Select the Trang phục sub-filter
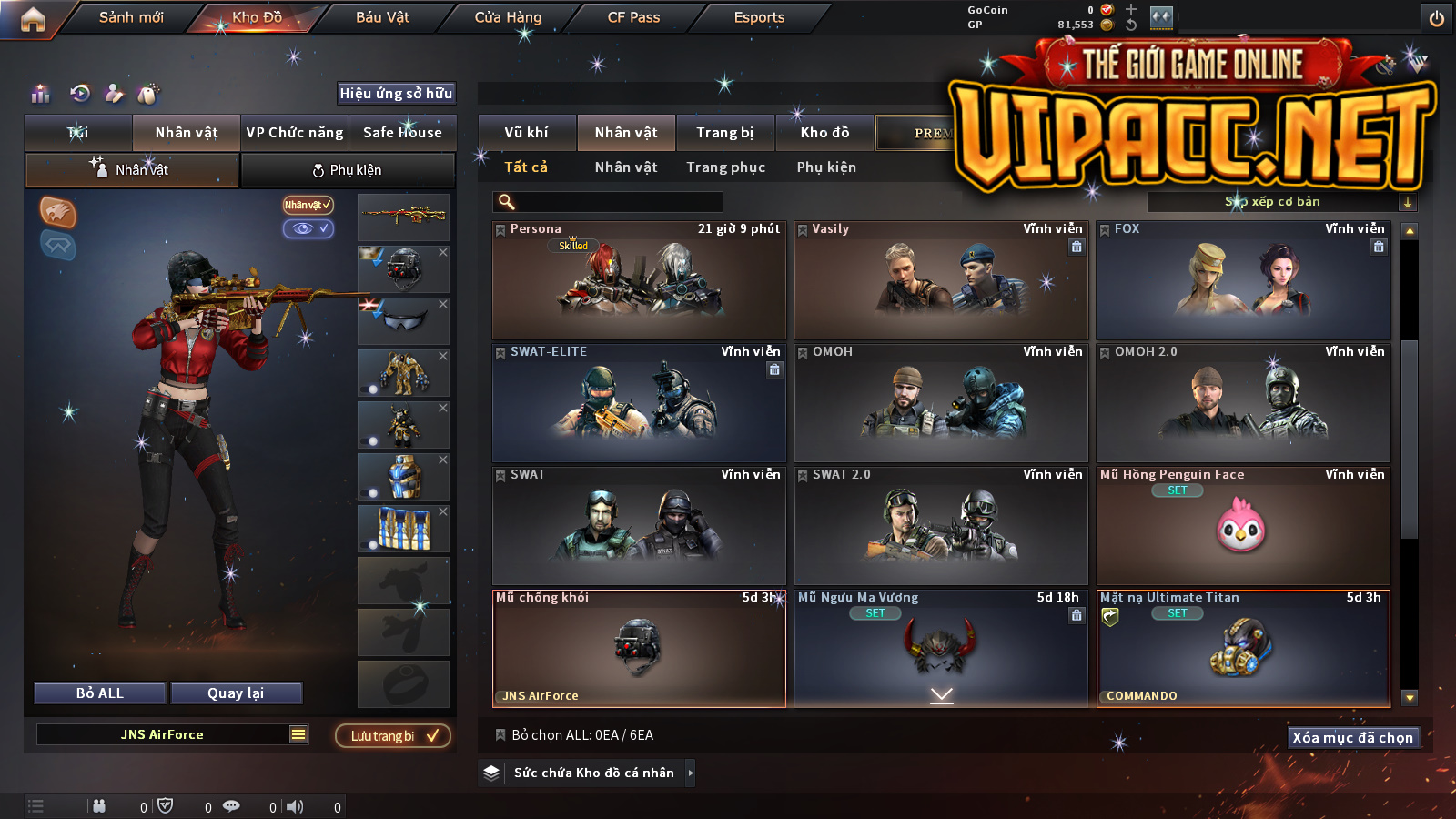 [725, 167]
